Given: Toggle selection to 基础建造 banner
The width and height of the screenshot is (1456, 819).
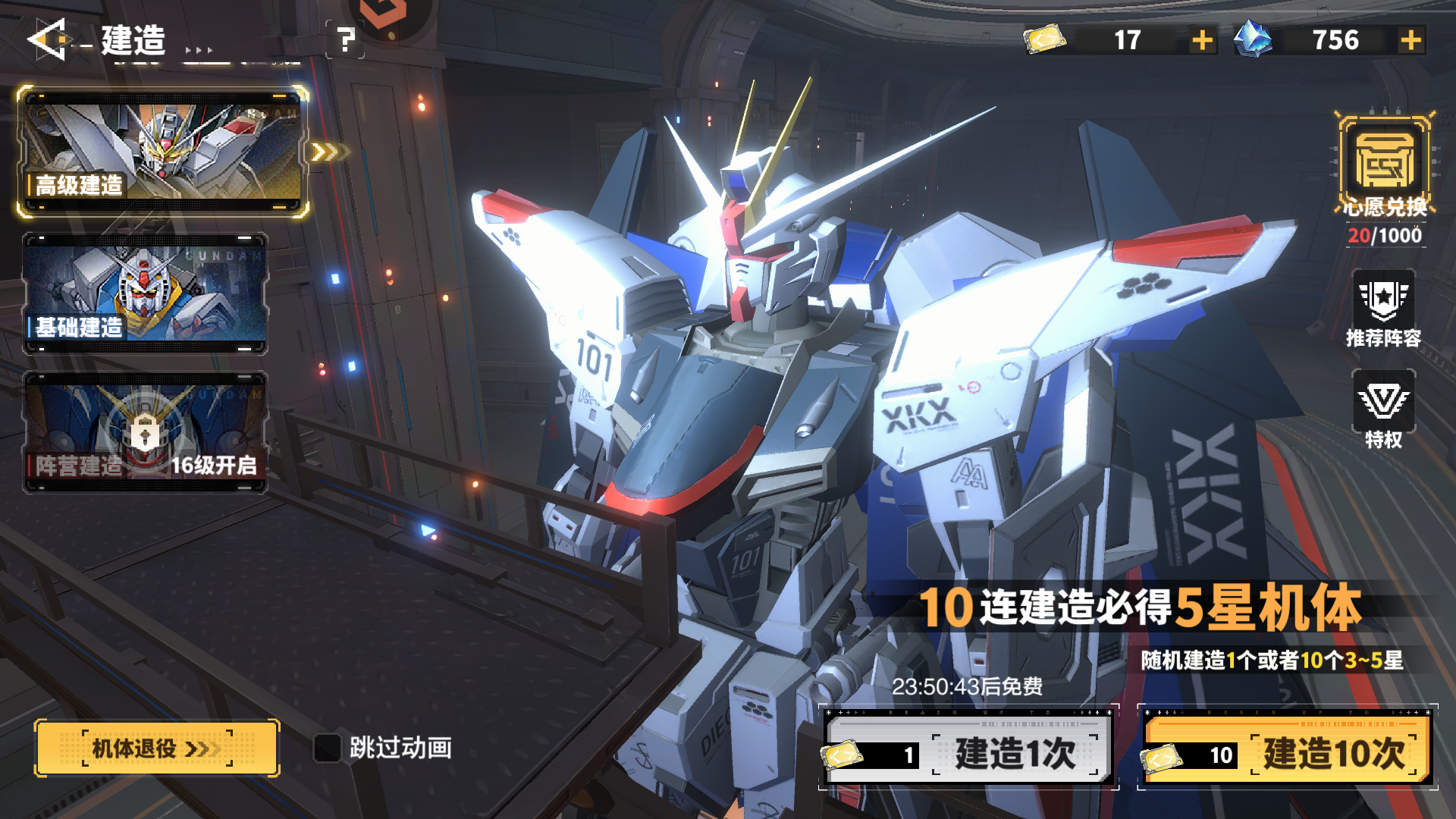Looking at the screenshot, I should (146, 292).
